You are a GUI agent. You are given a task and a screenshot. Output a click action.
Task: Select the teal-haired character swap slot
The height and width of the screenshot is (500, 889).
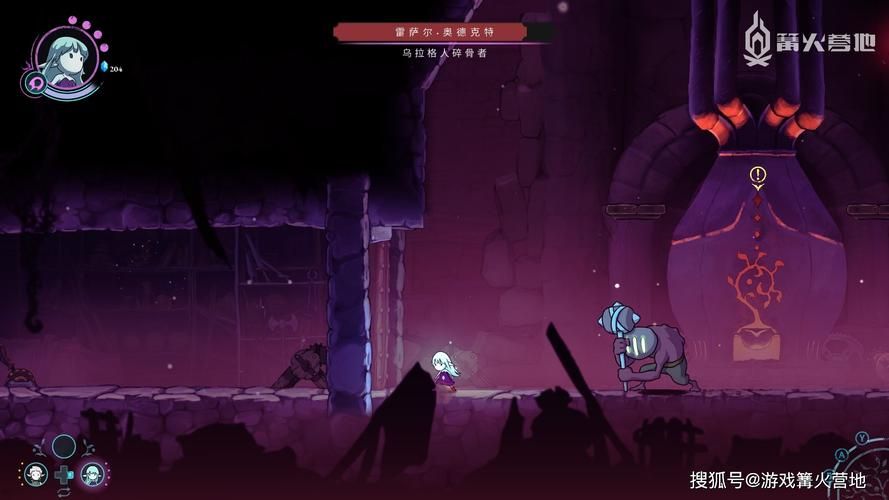pos(92,473)
